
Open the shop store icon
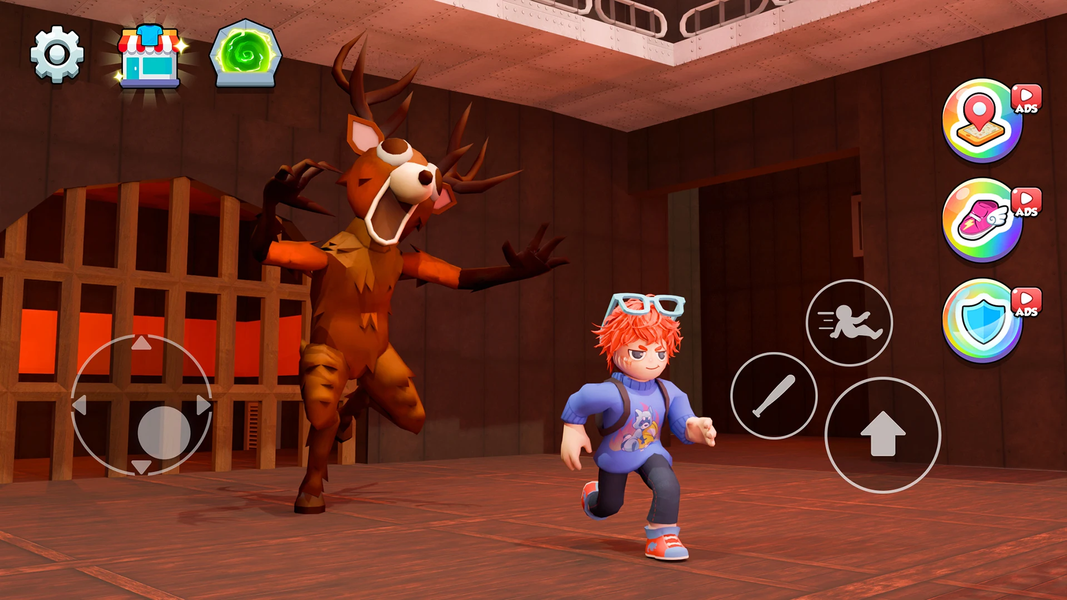148,56
